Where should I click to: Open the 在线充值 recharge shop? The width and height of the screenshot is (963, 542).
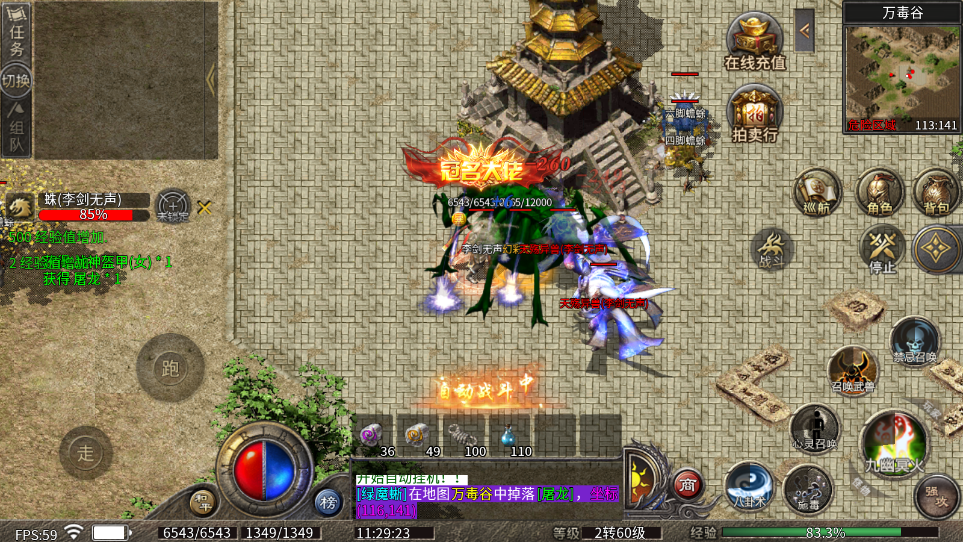click(755, 41)
